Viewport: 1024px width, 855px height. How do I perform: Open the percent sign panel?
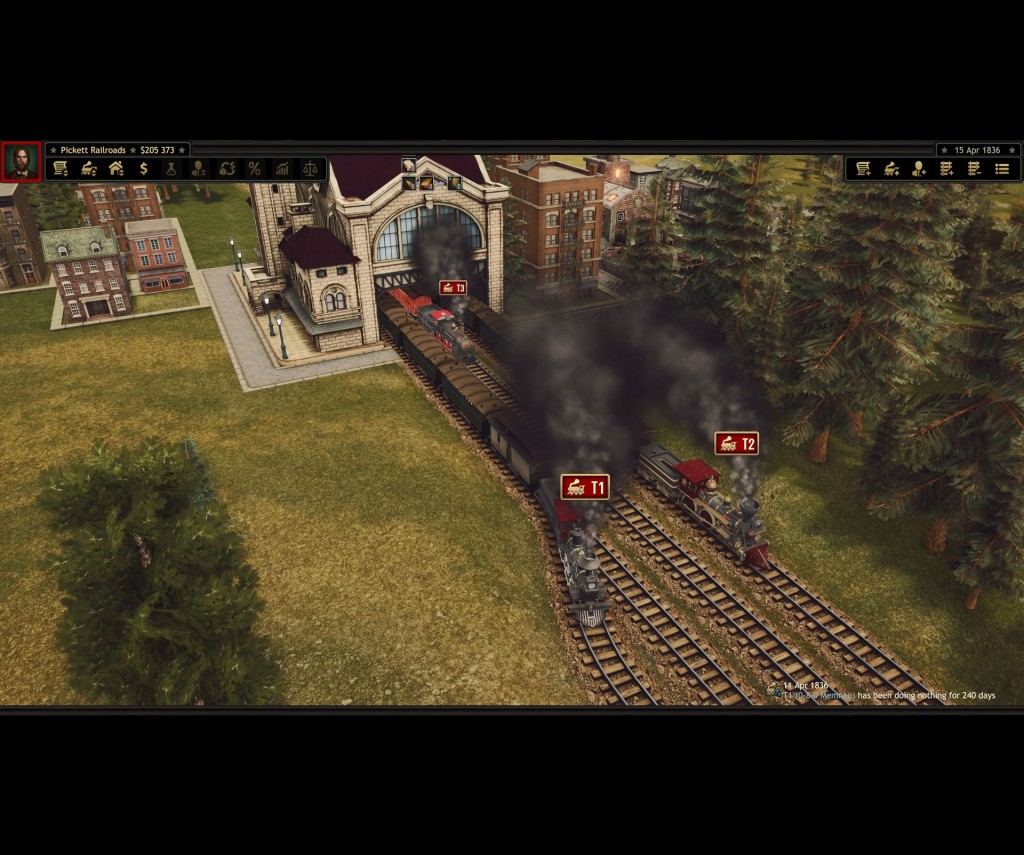pos(254,169)
